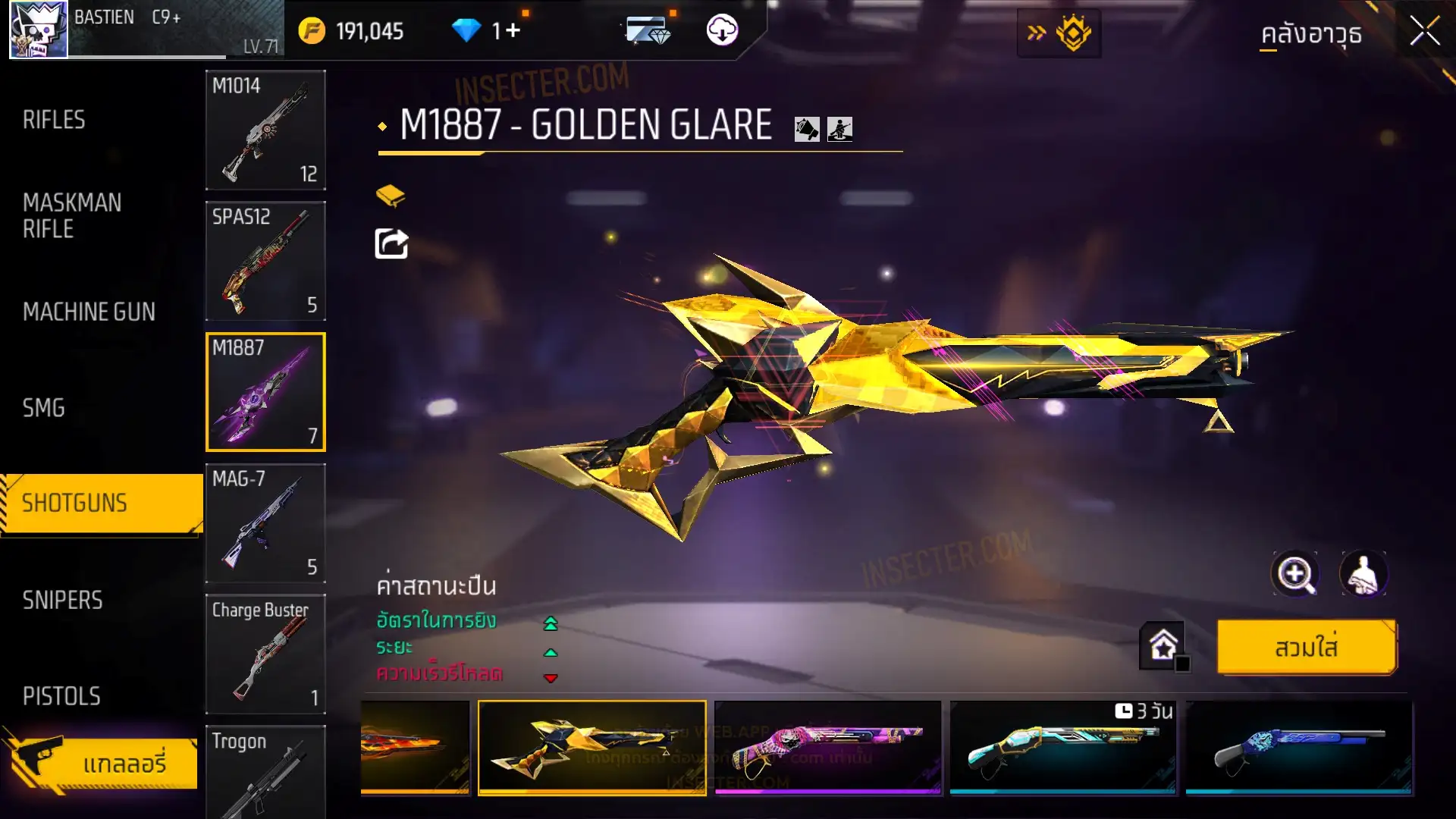
Task: Share the skin via share icon
Action: pos(391,244)
